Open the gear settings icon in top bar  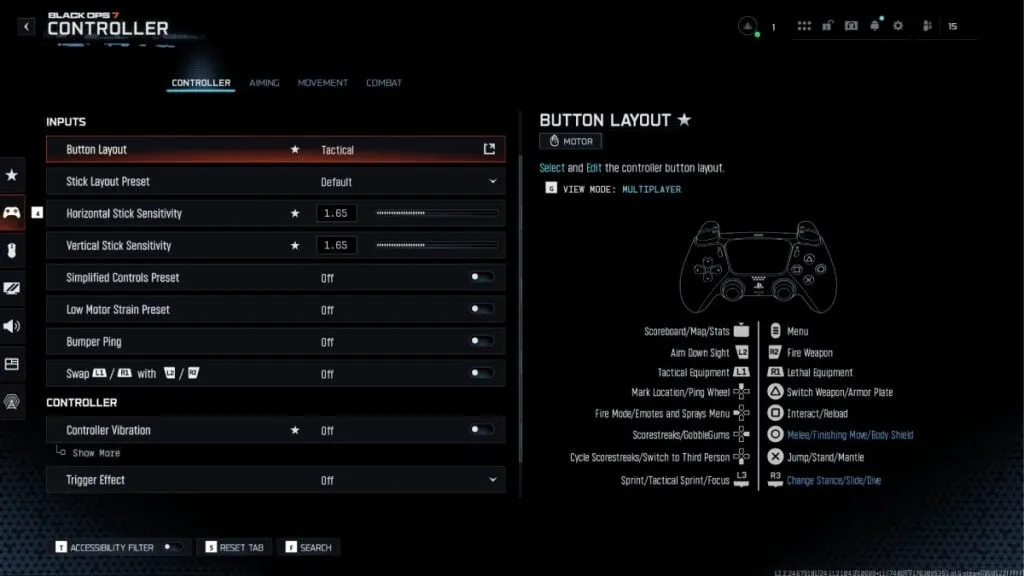pos(897,26)
